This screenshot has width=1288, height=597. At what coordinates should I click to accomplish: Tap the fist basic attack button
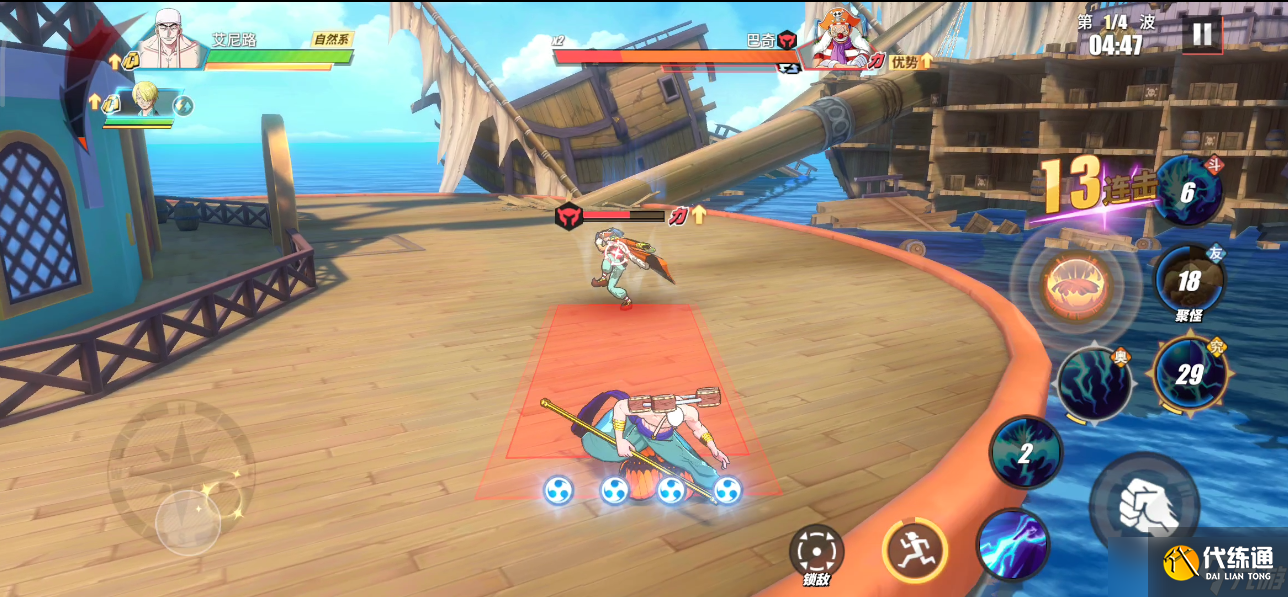click(1144, 503)
